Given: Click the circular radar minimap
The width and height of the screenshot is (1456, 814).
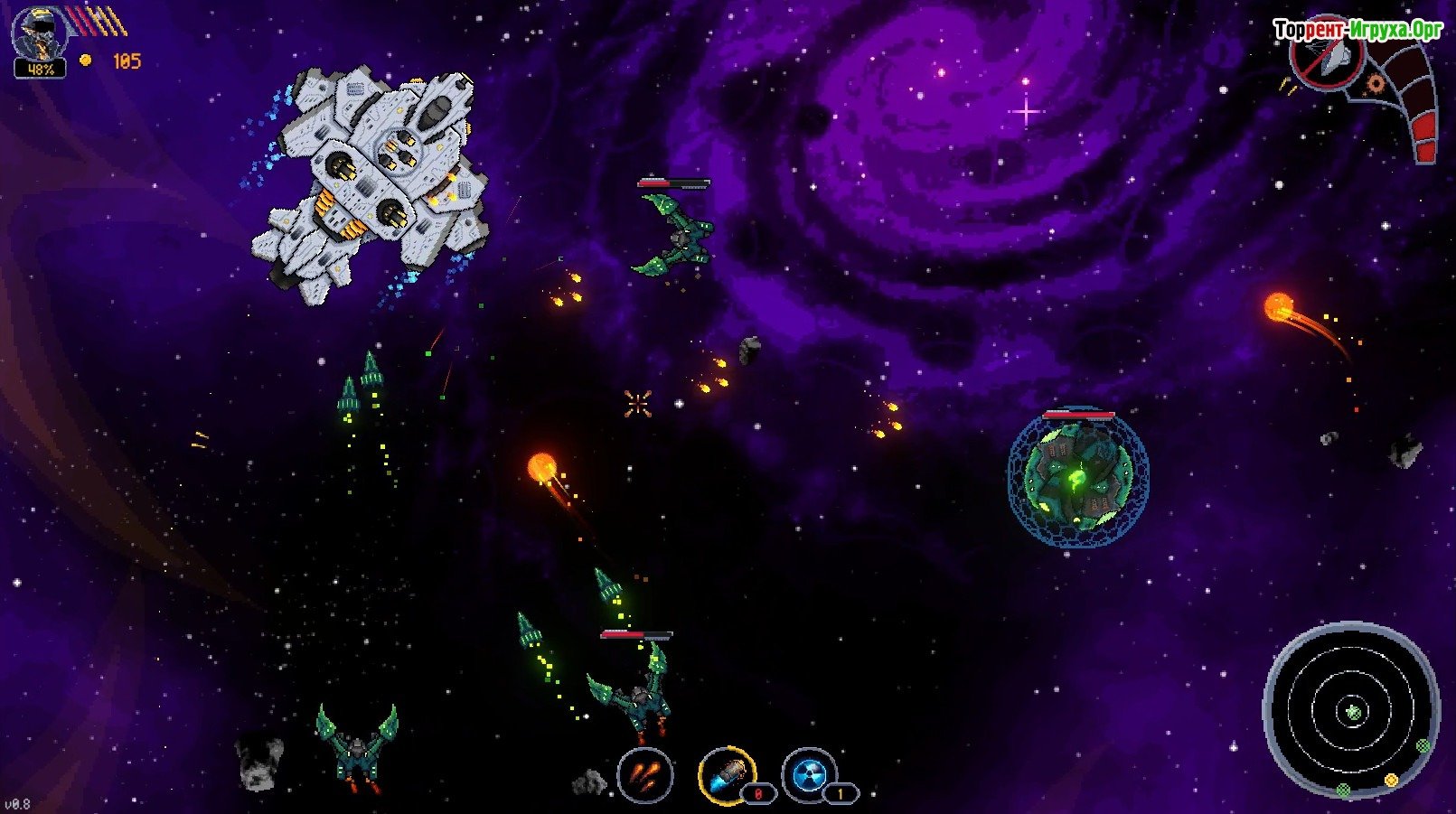Looking at the screenshot, I should click(x=1351, y=711).
